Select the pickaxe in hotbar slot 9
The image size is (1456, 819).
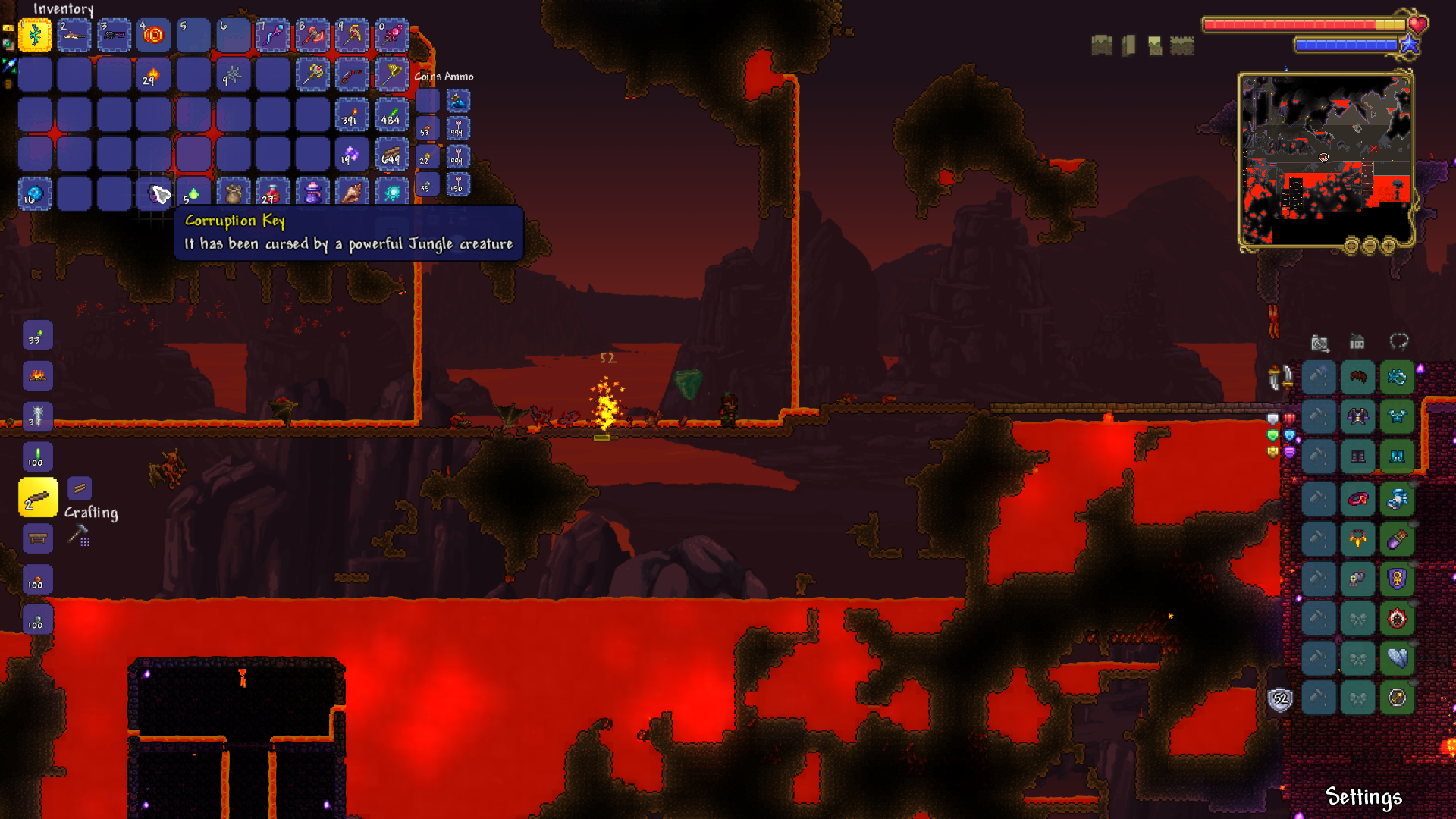352,35
